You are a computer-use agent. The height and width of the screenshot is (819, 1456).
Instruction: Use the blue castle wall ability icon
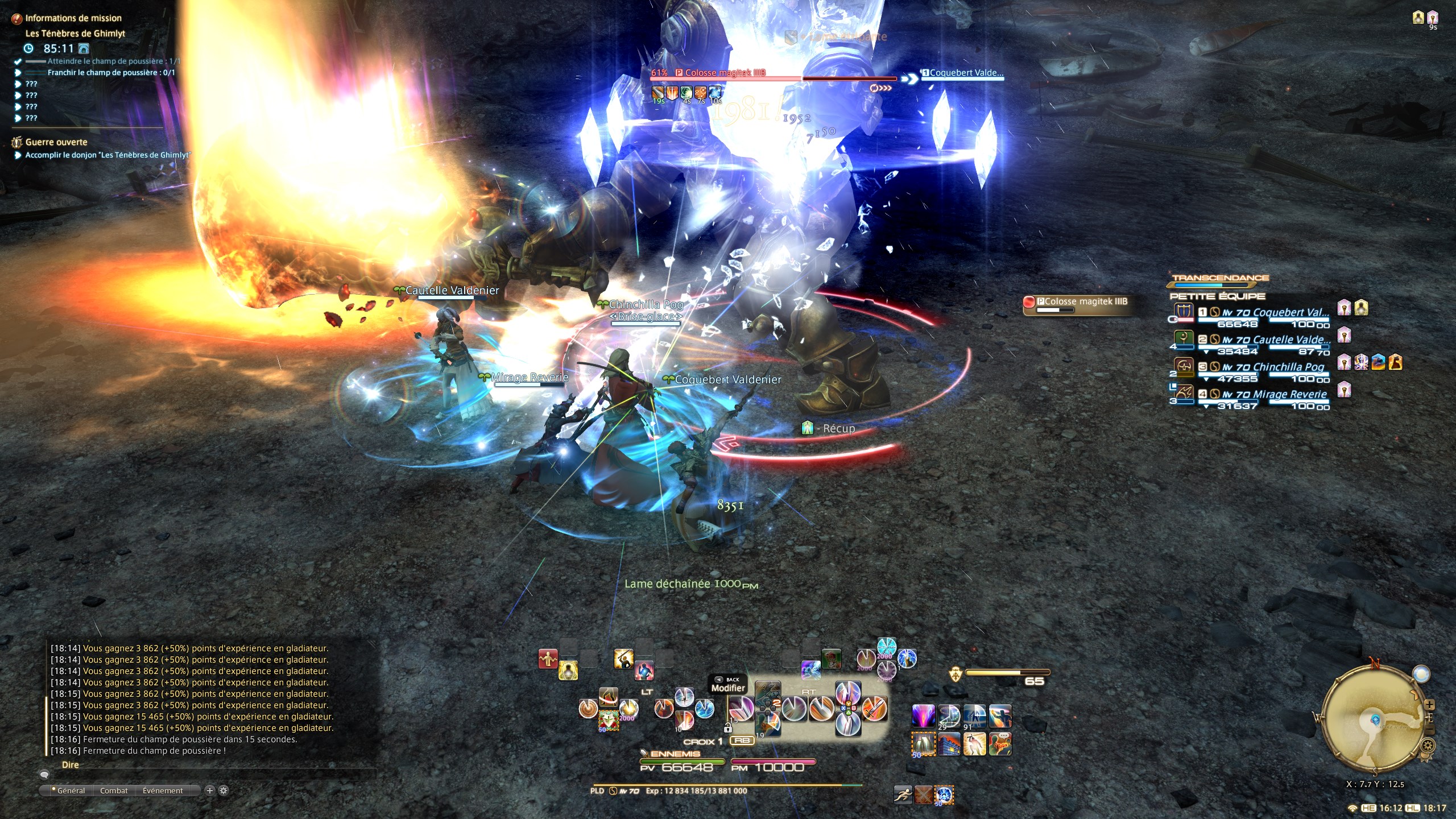(949, 744)
